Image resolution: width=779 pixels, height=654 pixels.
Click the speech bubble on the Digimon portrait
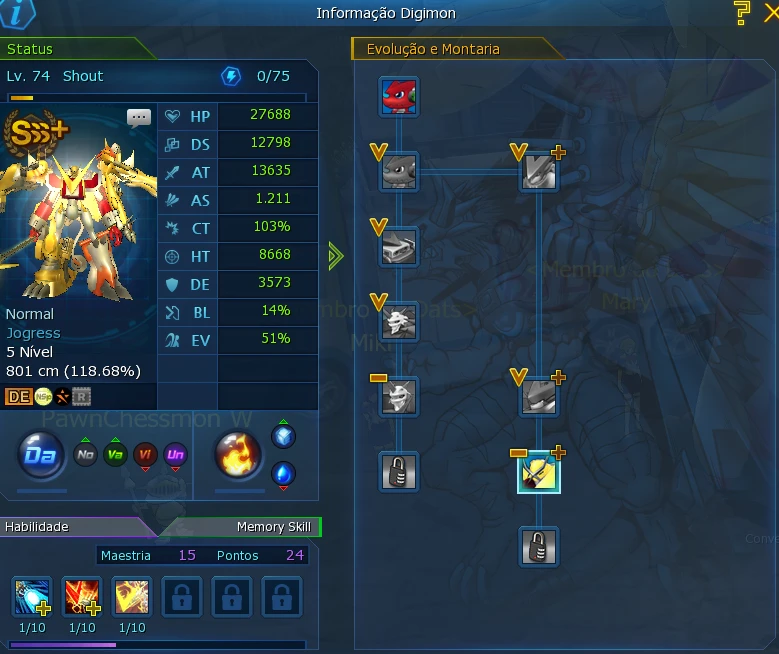click(139, 117)
